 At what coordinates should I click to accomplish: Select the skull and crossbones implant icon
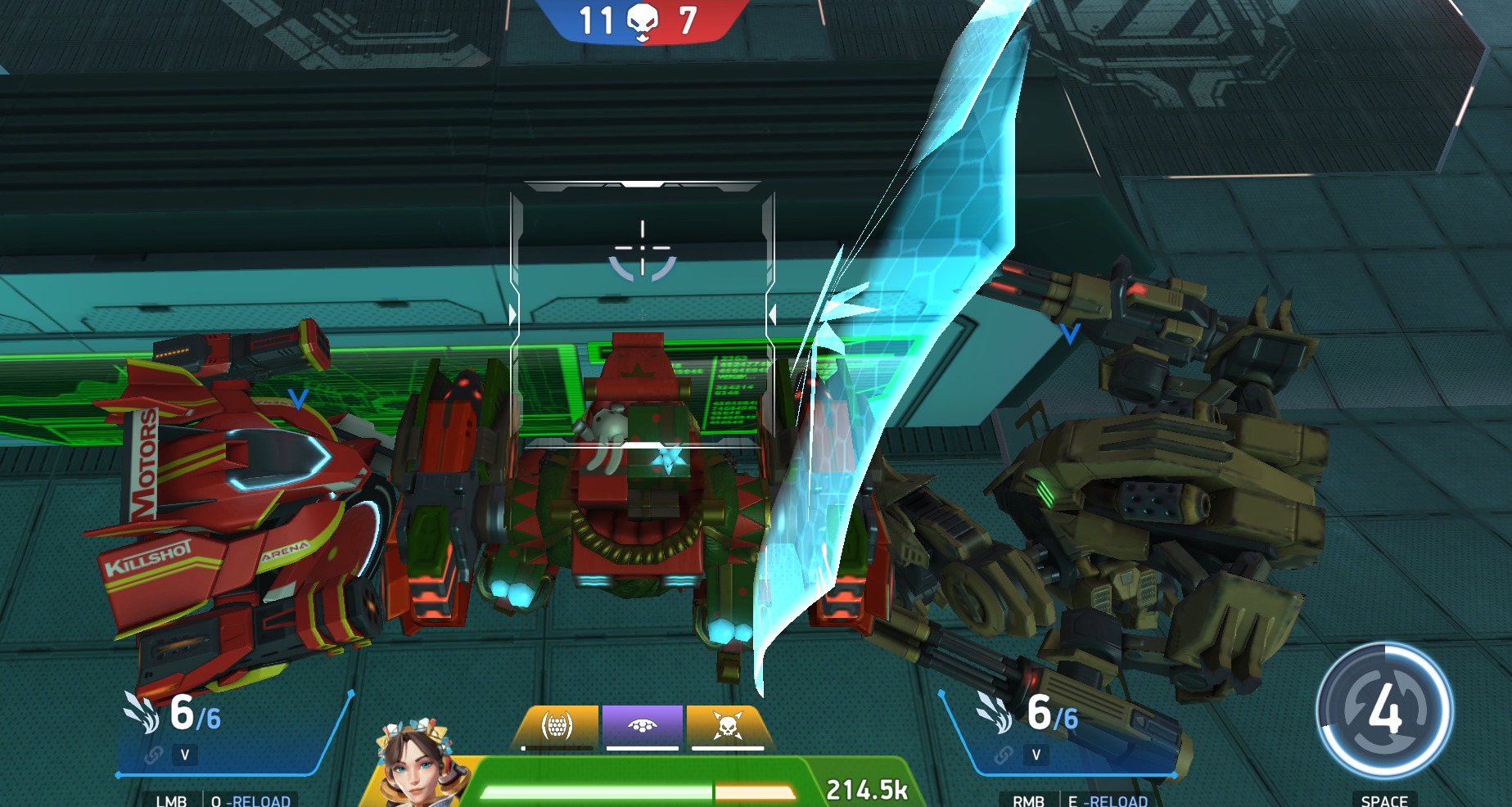(x=727, y=725)
